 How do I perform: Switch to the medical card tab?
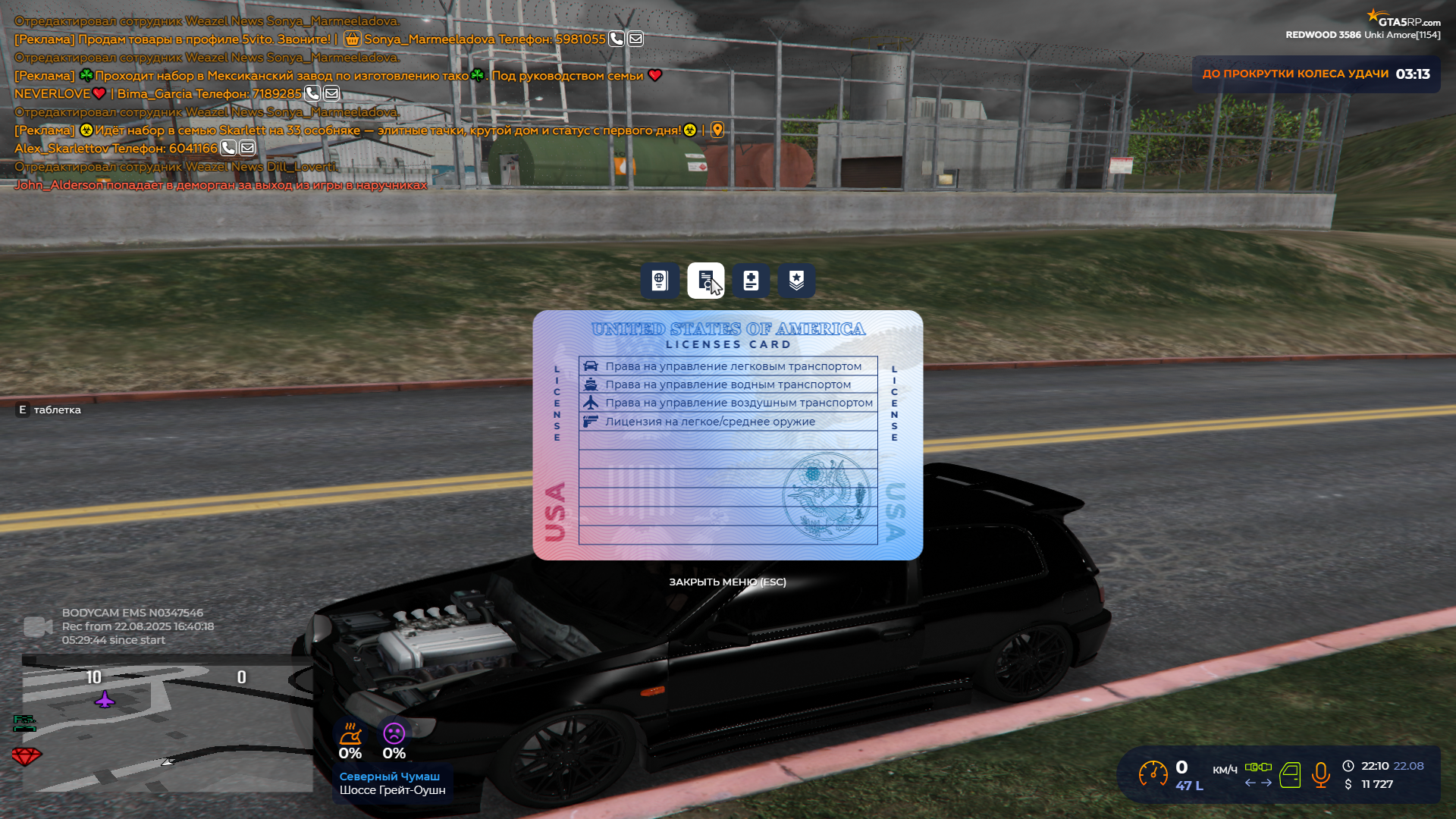[x=751, y=281]
